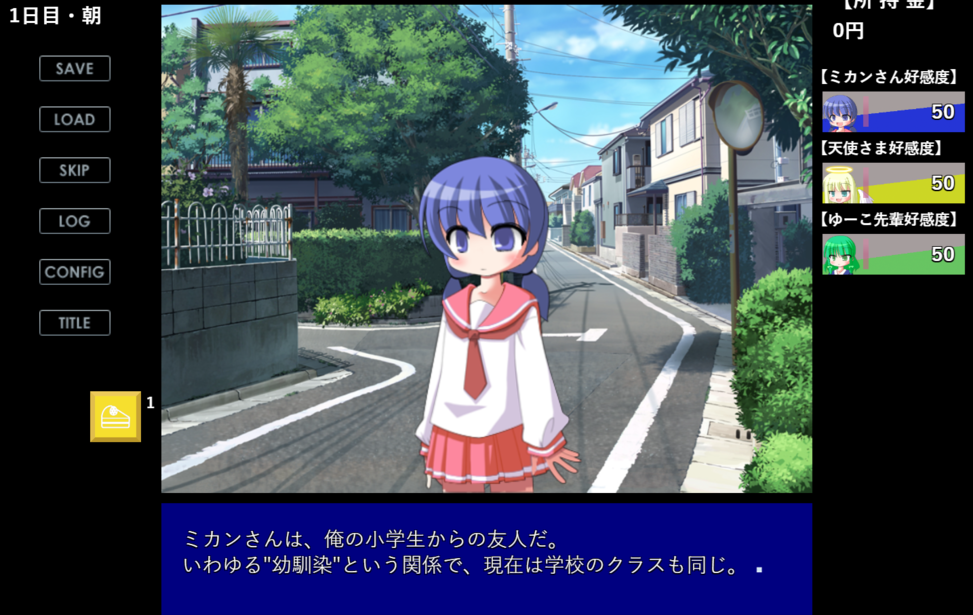Open the CONFIG settings
This screenshot has height=615, width=973.
pyautogui.click(x=75, y=272)
